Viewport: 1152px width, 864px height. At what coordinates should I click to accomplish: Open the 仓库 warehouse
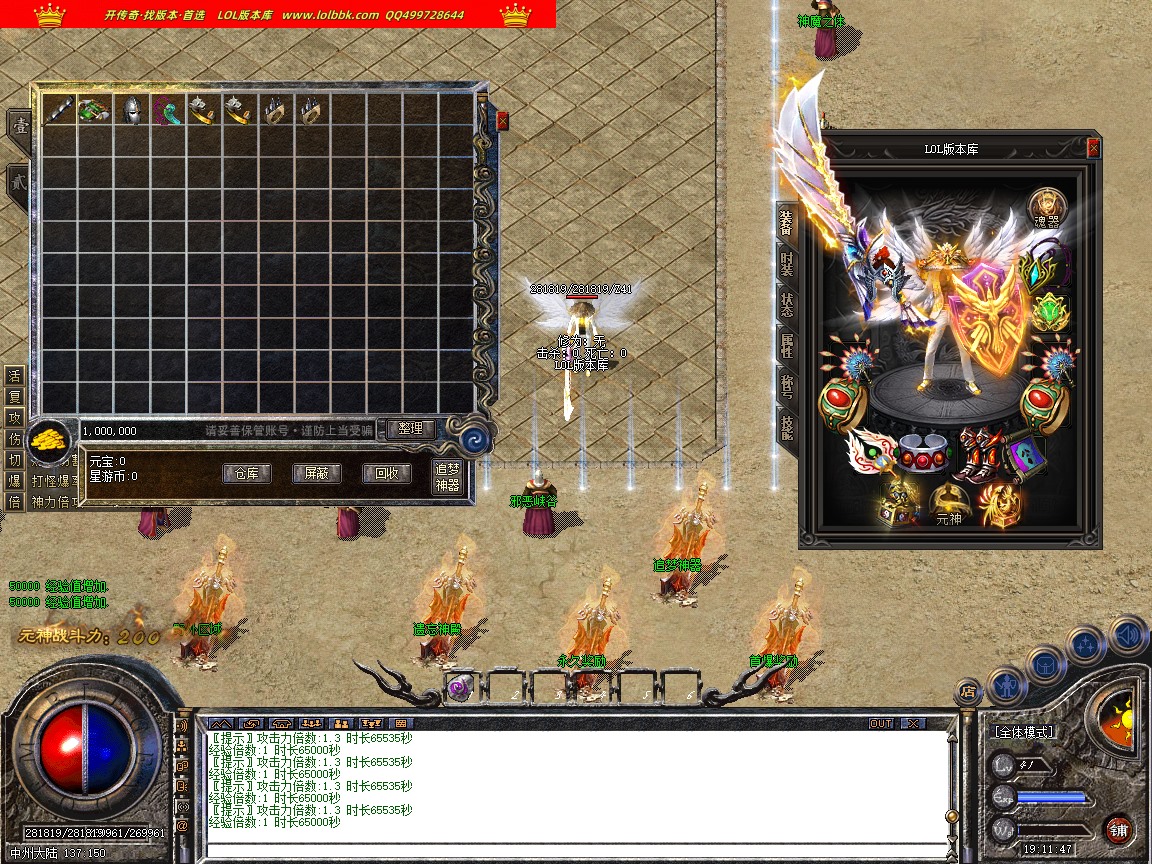[246, 474]
